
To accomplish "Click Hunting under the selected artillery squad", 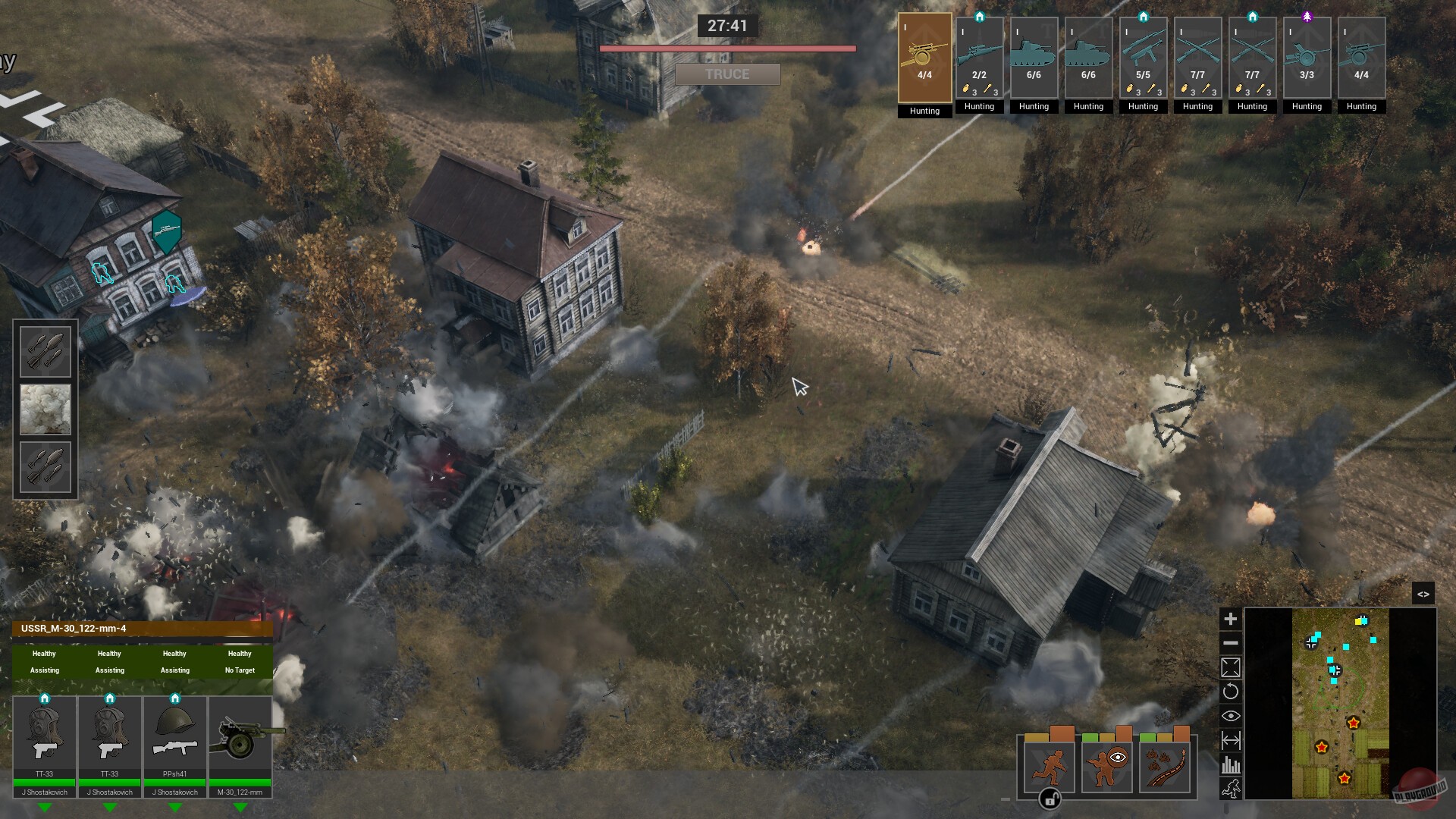I will pyautogui.click(x=924, y=111).
